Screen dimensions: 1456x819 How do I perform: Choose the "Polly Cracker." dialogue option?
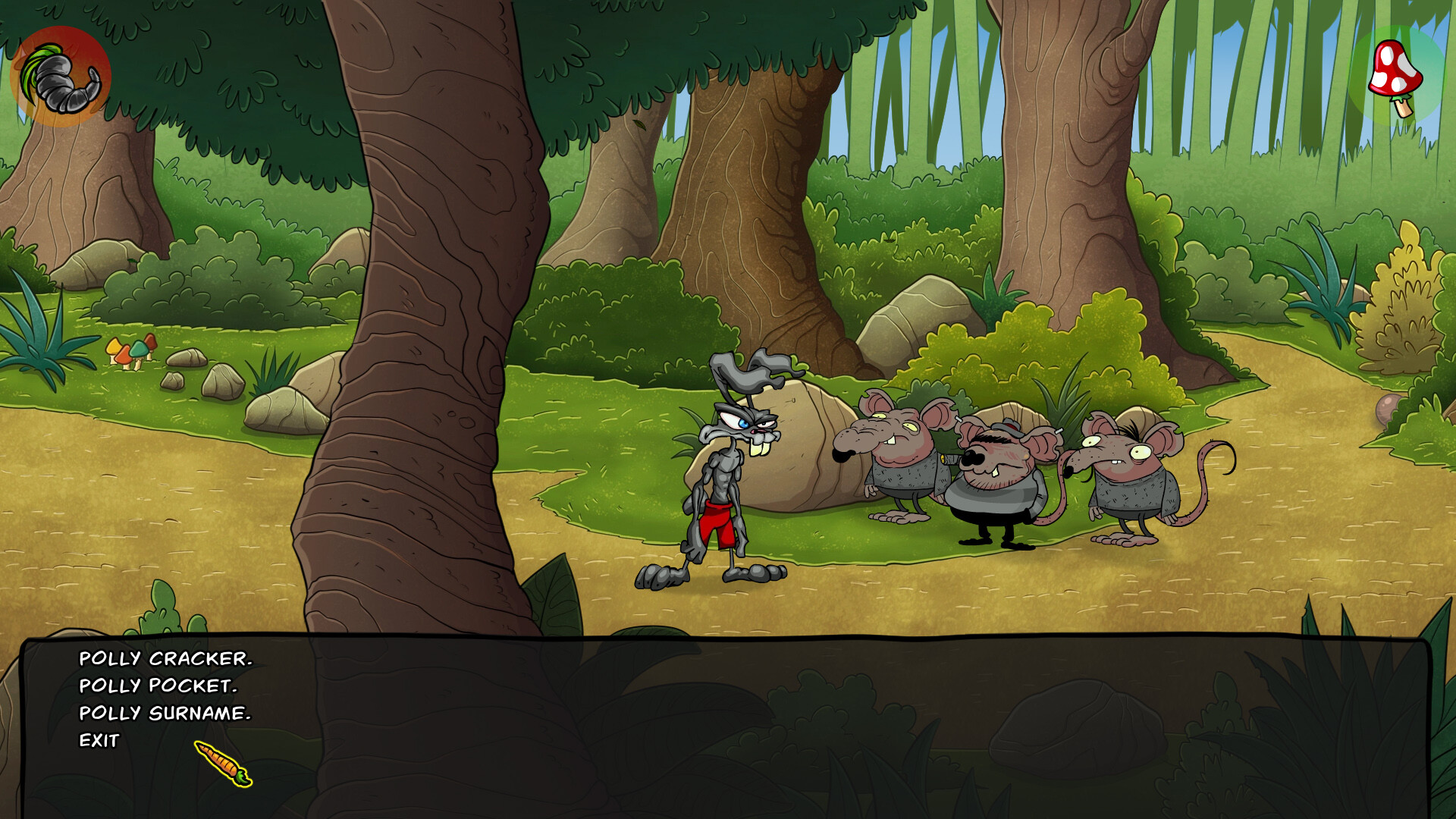pos(167,661)
